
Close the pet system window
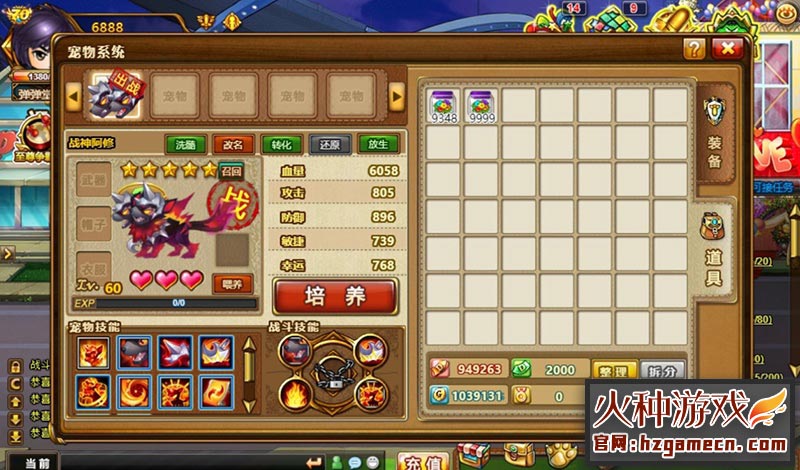click(x=727, y=49)
